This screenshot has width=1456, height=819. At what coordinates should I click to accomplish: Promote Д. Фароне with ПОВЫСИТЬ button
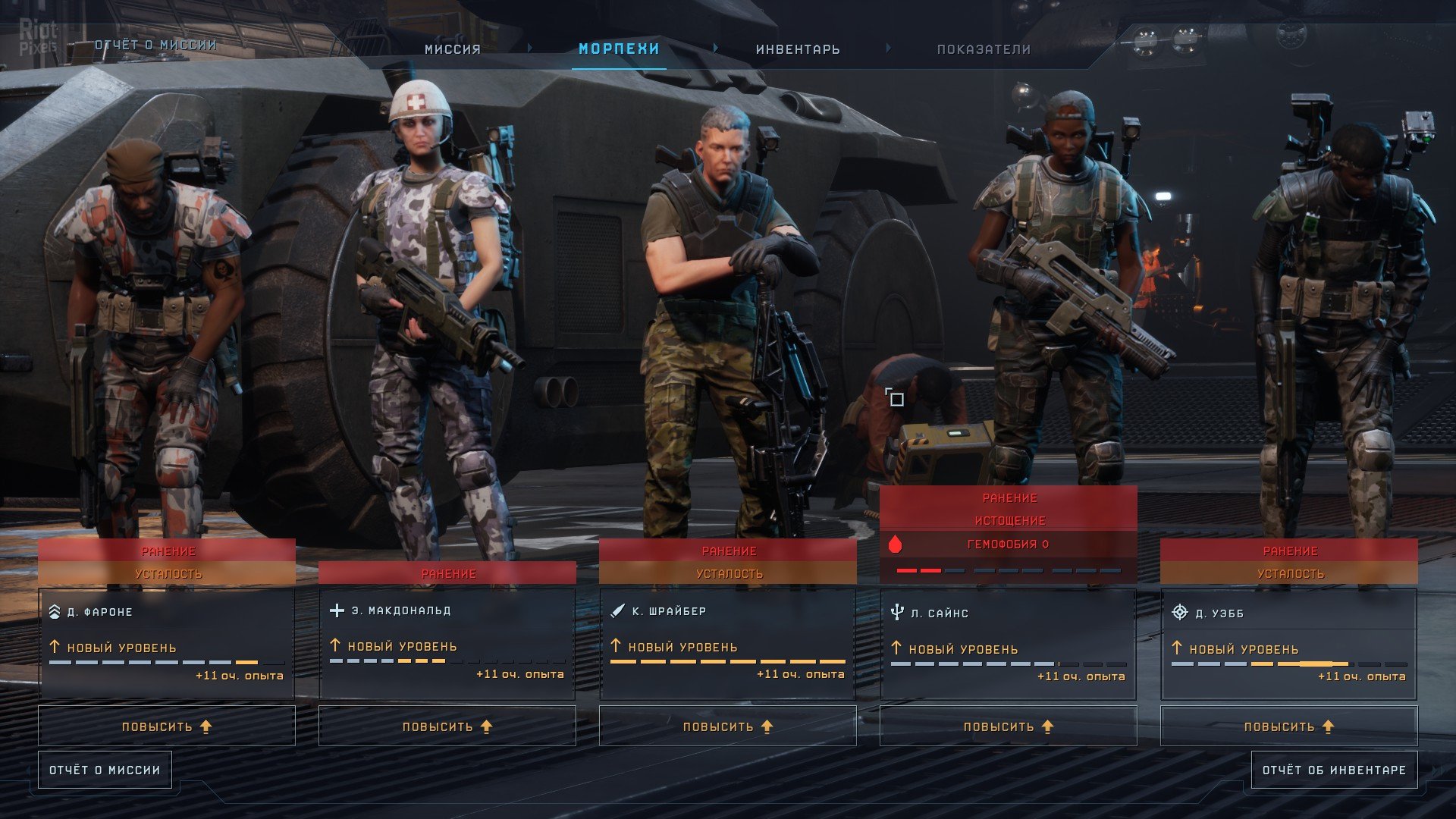(167, 726)
